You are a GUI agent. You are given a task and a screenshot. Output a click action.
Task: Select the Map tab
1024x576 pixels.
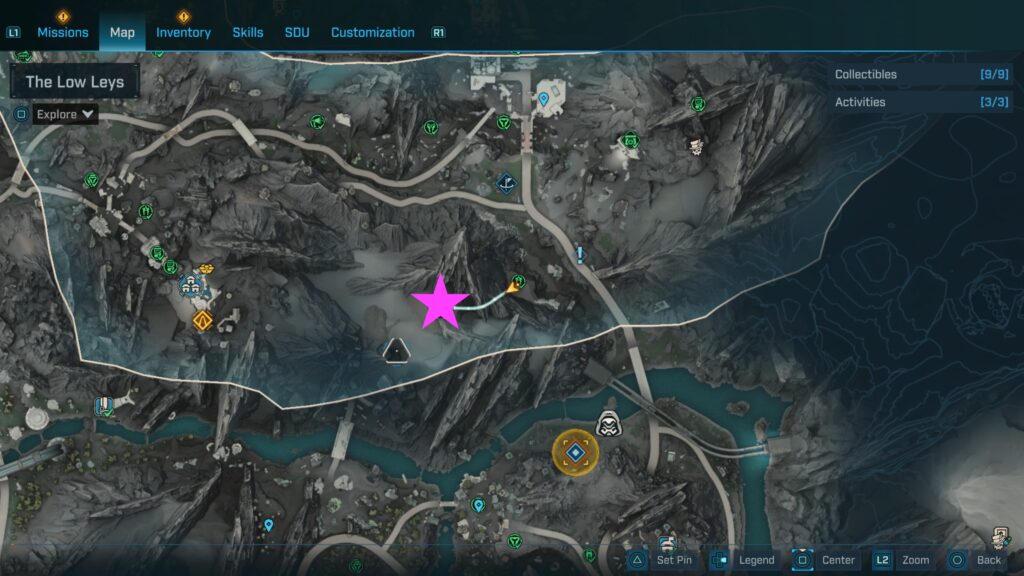tap(122, 32)
